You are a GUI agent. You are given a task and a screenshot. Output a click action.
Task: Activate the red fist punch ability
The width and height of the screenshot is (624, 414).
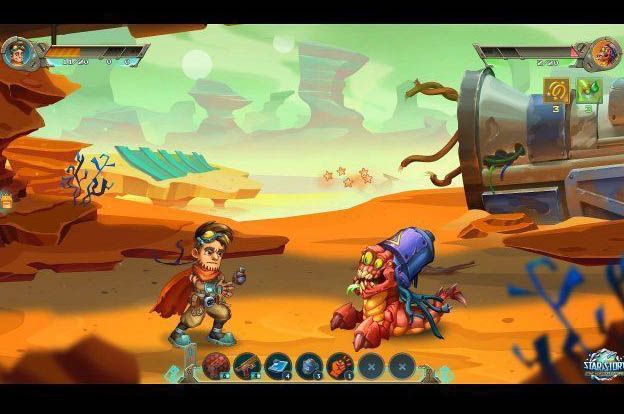point(340,365)
